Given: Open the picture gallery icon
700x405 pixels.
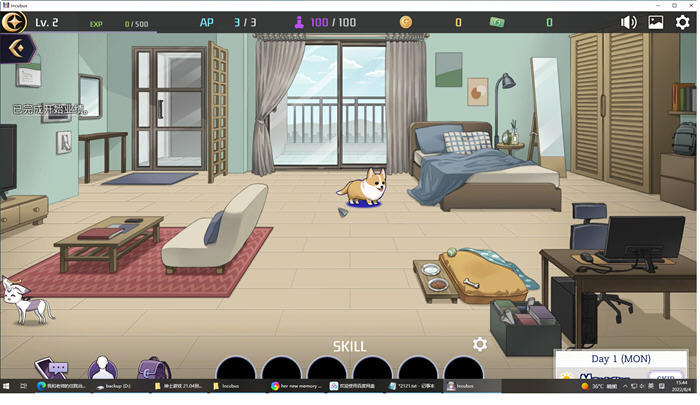Looking at the screenshot, I should point(656,22).
